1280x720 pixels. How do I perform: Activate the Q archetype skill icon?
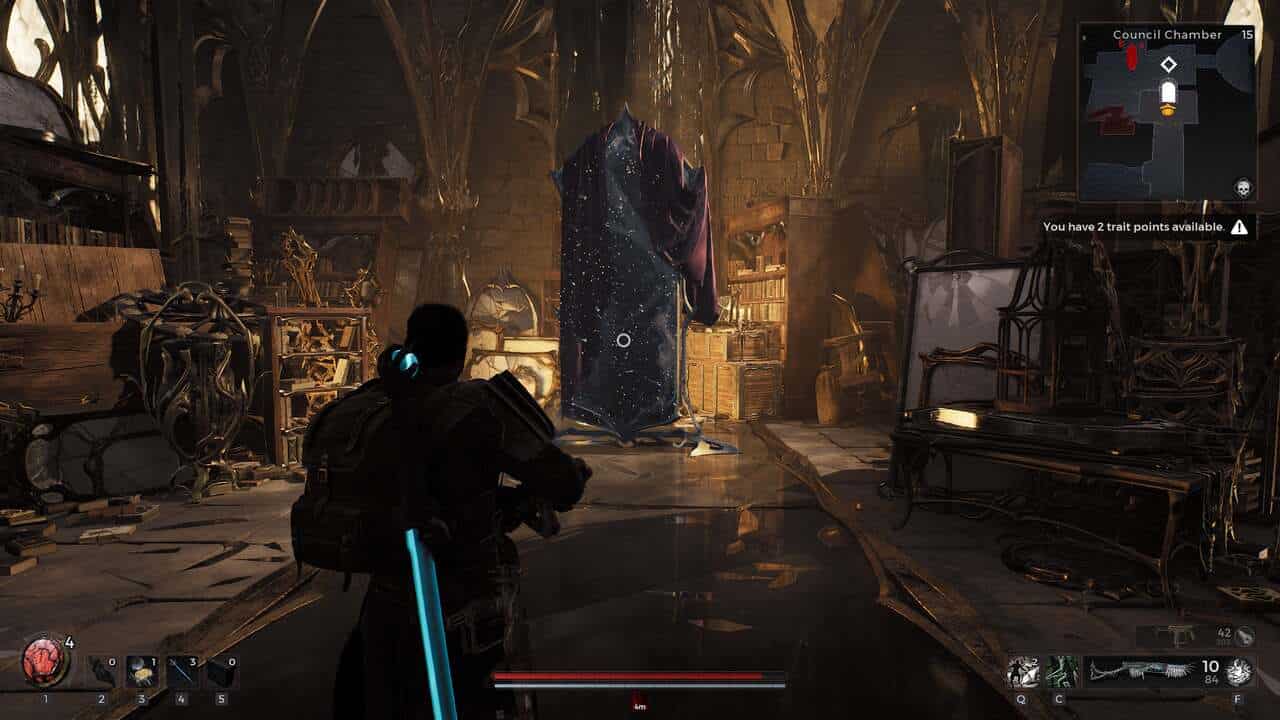(1022, 671)
